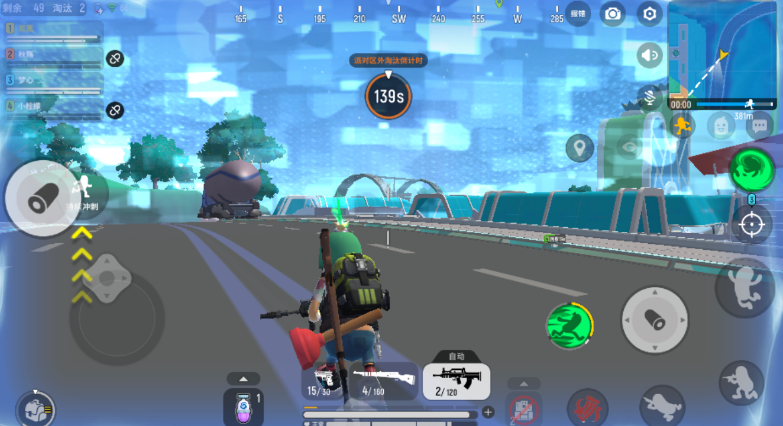Viewport: 783px width, 426px height.
Task: Tap the jump button
Action: click(x=748, y=289)
